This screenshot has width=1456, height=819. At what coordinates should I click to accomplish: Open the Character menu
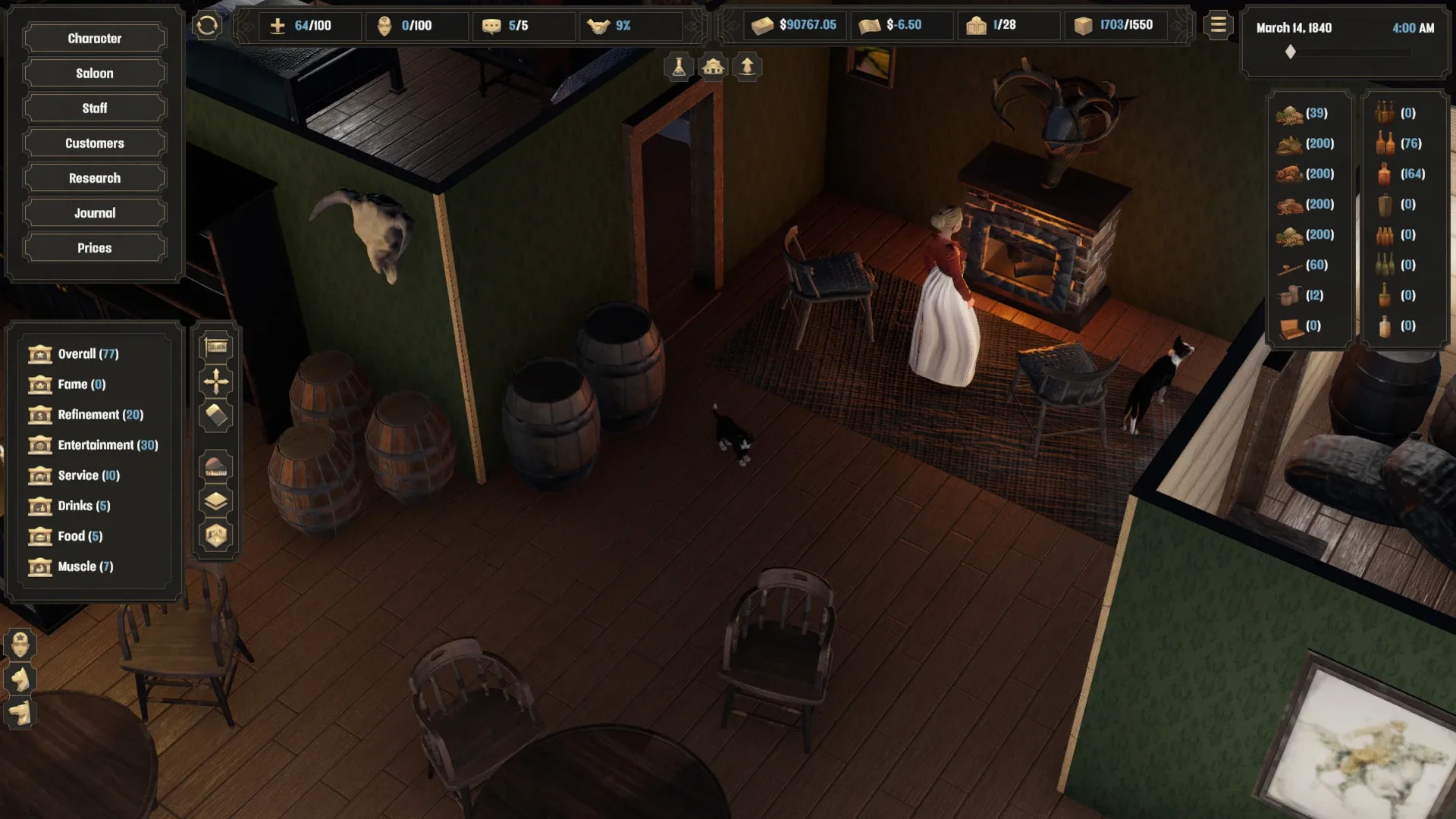[94, 39]
